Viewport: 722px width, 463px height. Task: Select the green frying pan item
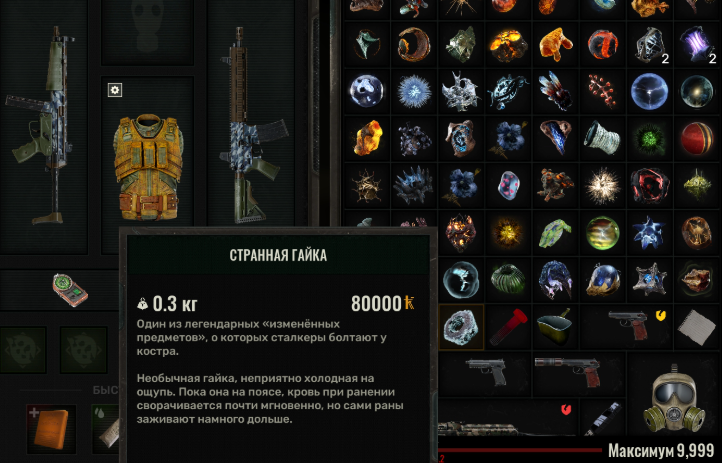coord(556,324)
